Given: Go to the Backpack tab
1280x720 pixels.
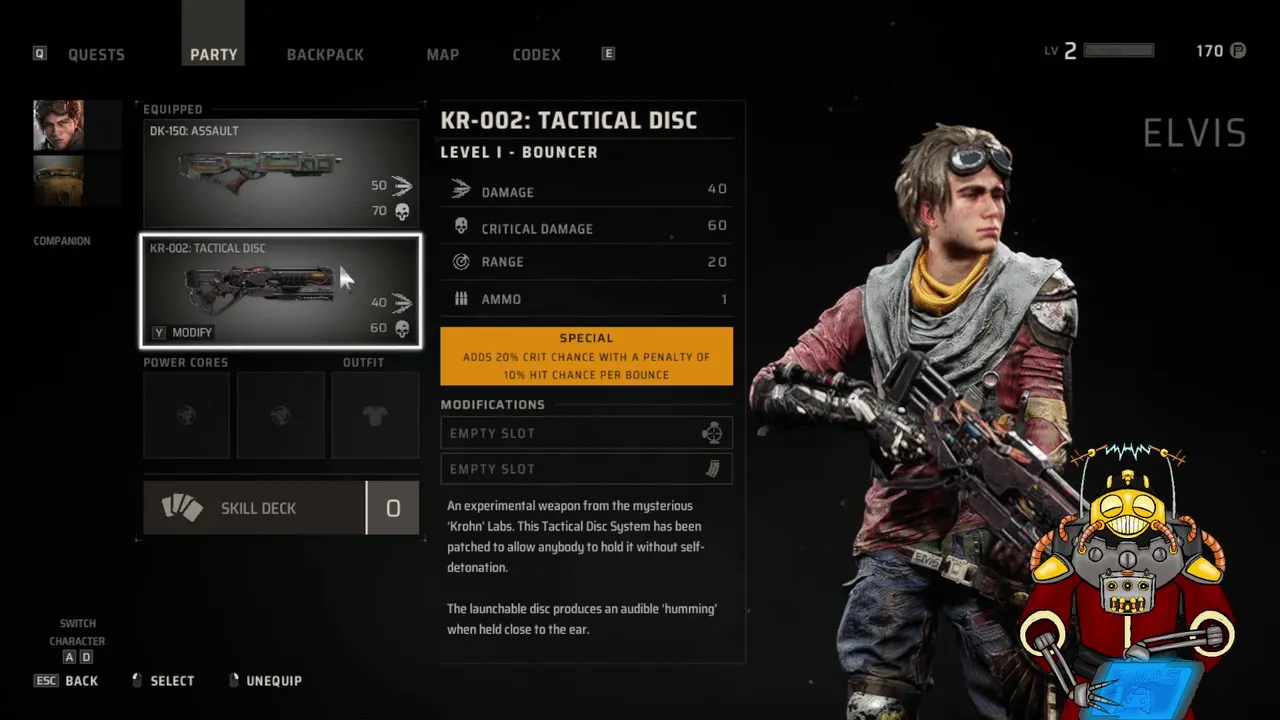Looking at the screenshot, I should click(325, 54).
